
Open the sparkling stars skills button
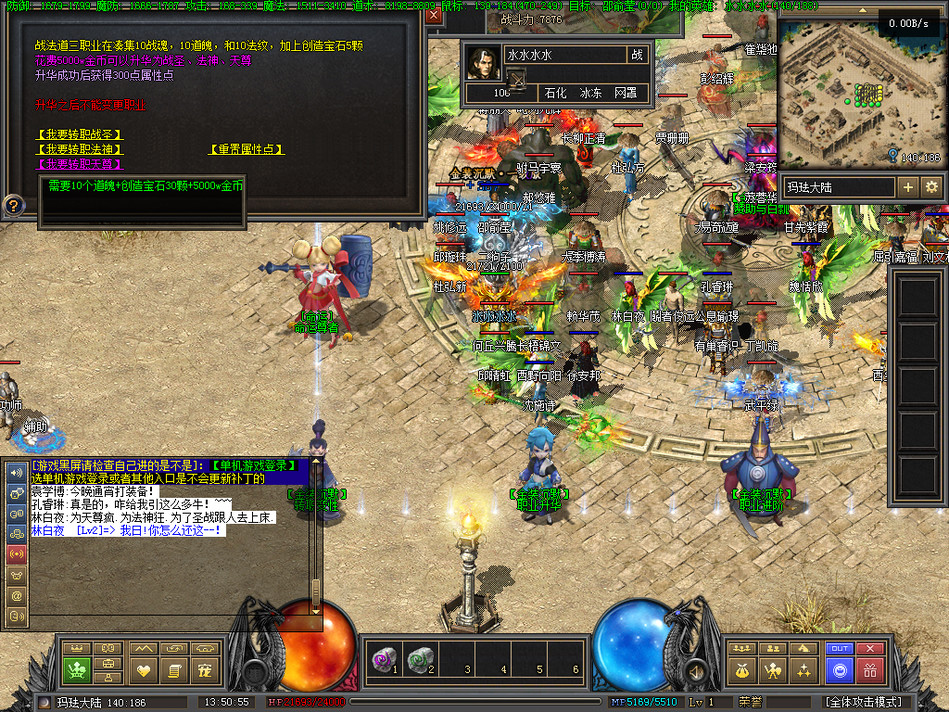[804, 670]
